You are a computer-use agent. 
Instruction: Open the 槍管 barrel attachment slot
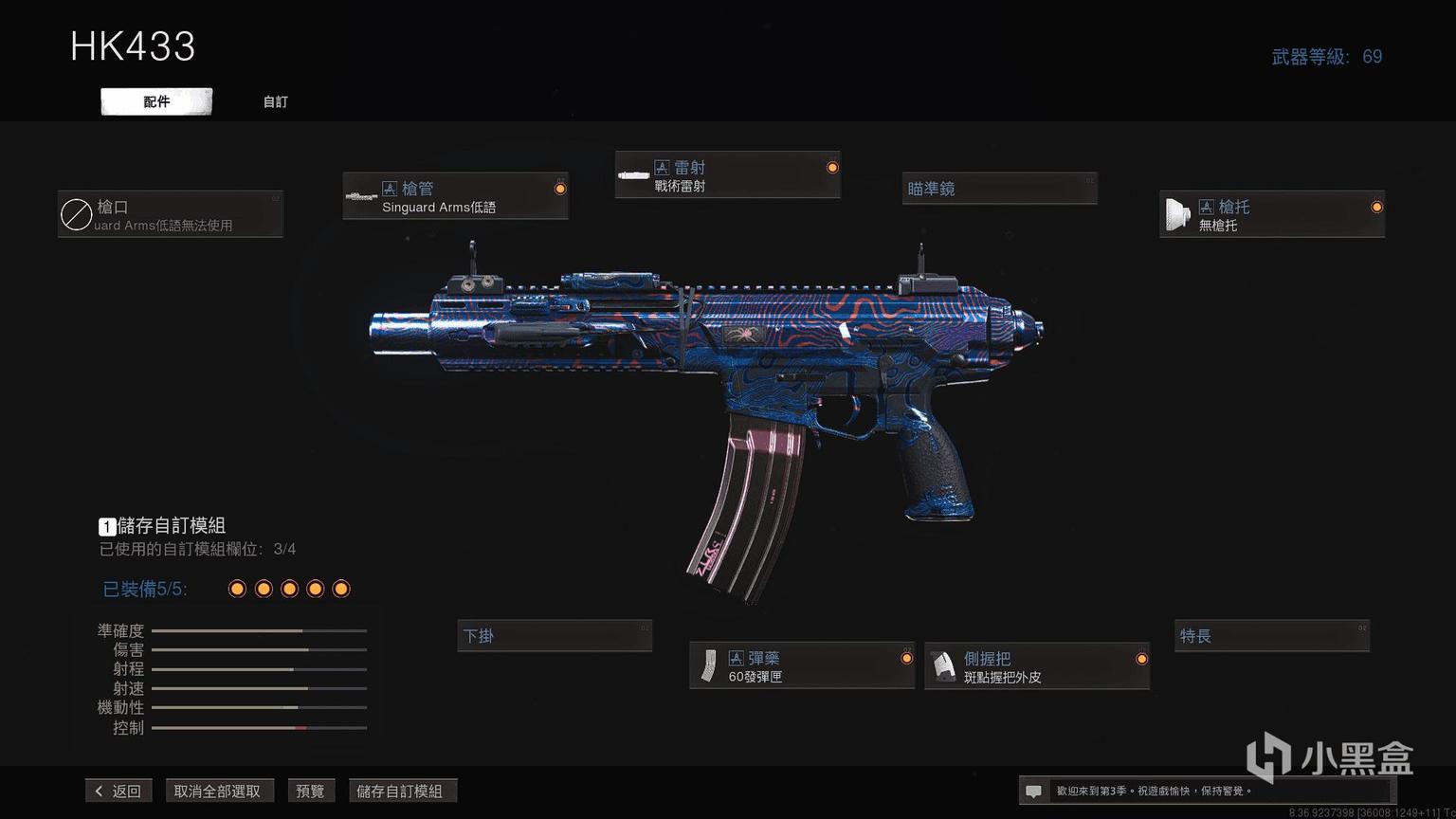click(x=455, y=197)
